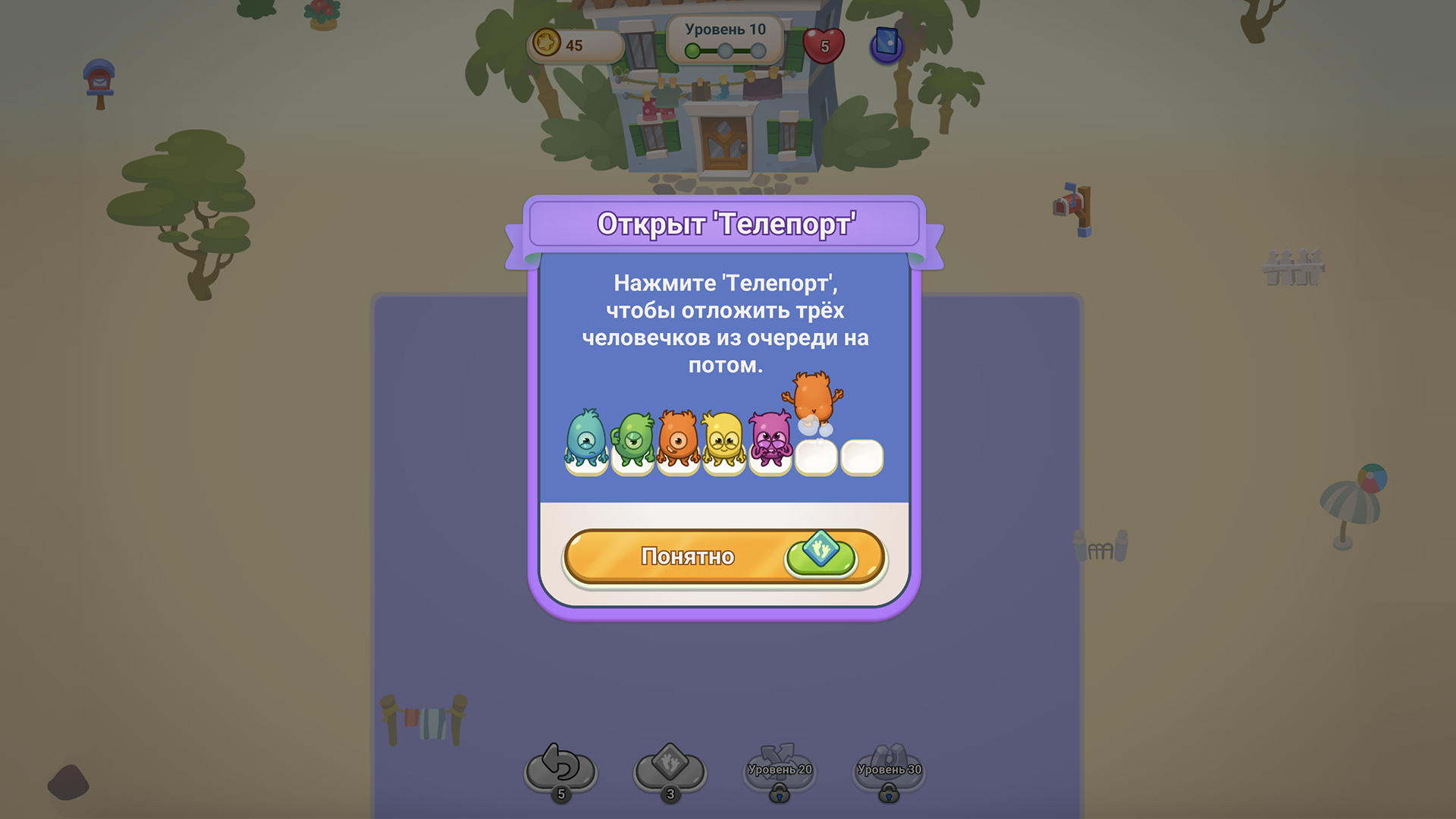
Task: Select the yellow monster in the queue
Action: coord(724,438)
